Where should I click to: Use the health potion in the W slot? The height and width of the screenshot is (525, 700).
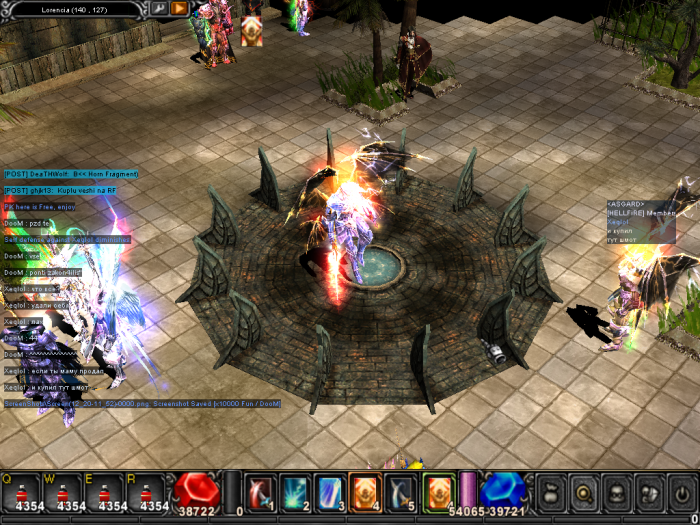click(63, 492)
